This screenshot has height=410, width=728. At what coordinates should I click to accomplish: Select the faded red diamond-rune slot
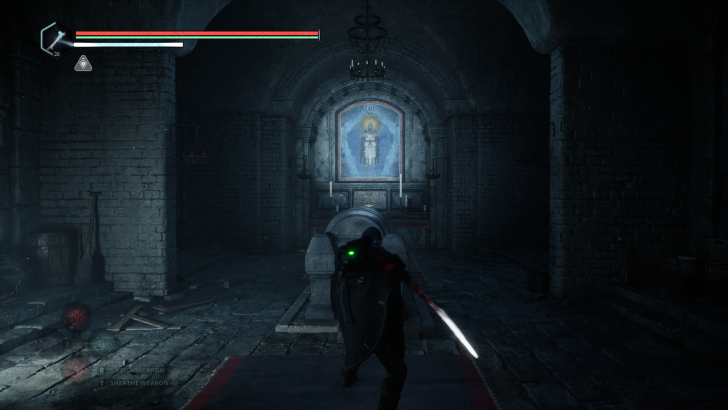[x=76, y=366]
